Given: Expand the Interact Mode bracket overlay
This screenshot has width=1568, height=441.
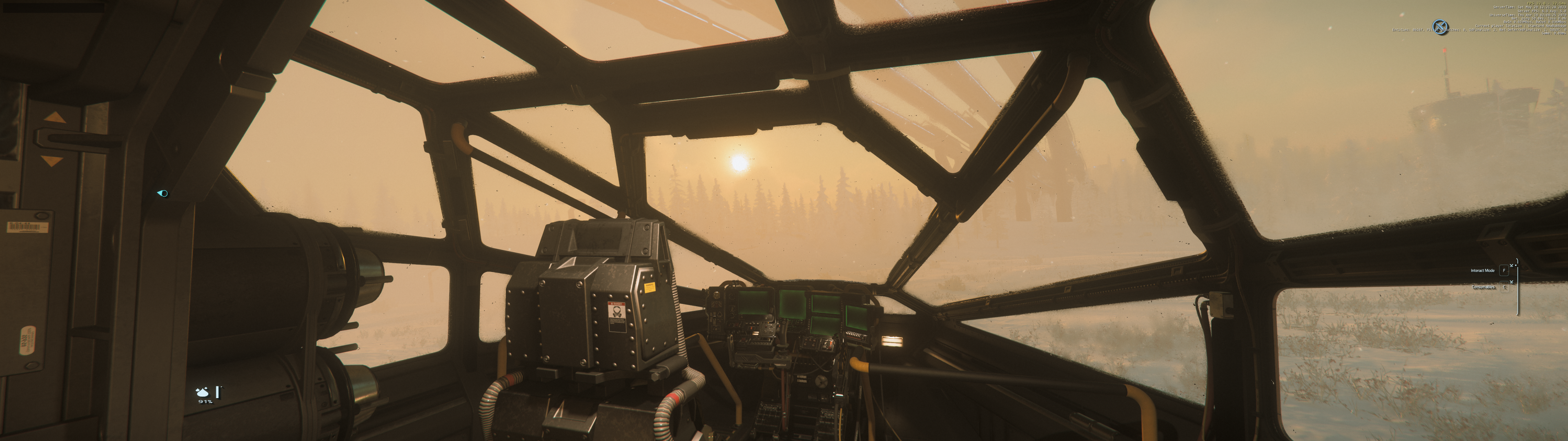Looking at the screenshot, I should pyautogui.click(x=1511, y=266).
